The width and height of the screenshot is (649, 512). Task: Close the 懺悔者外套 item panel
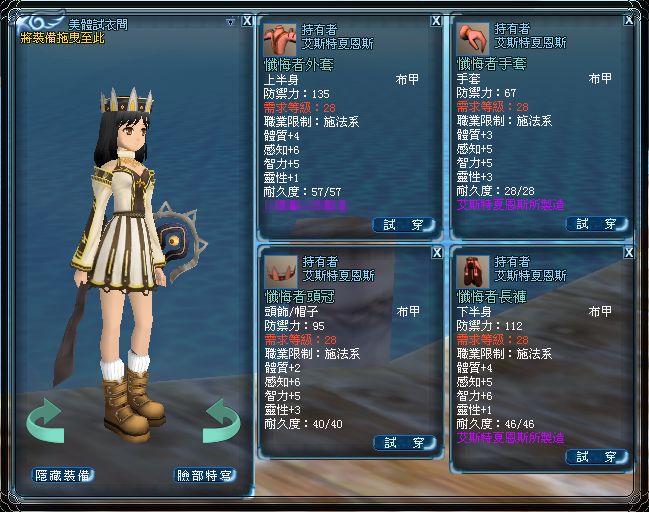click(x=436, y=20)
